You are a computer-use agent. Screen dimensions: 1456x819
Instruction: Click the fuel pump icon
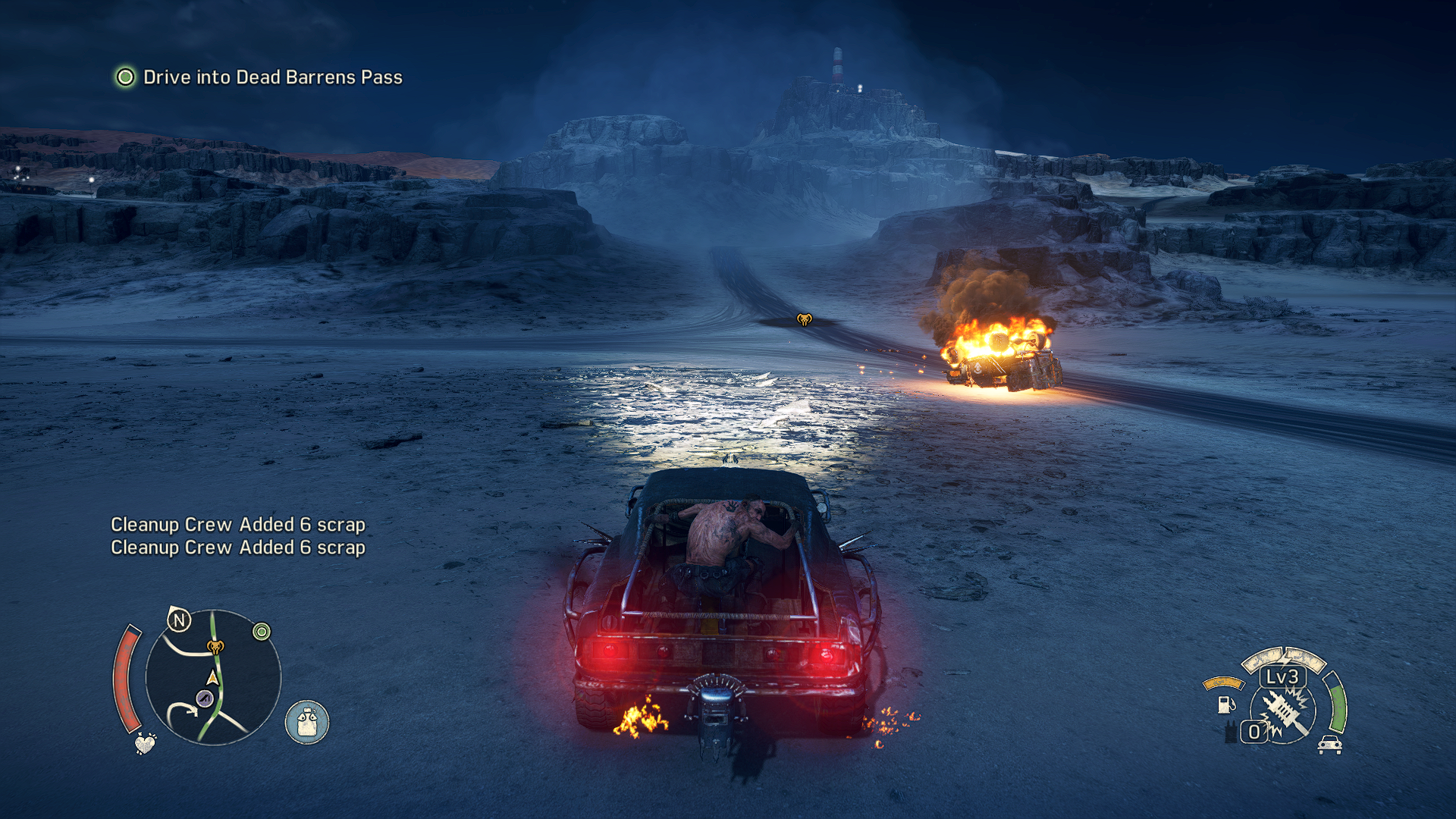[x=1225, y=704]
